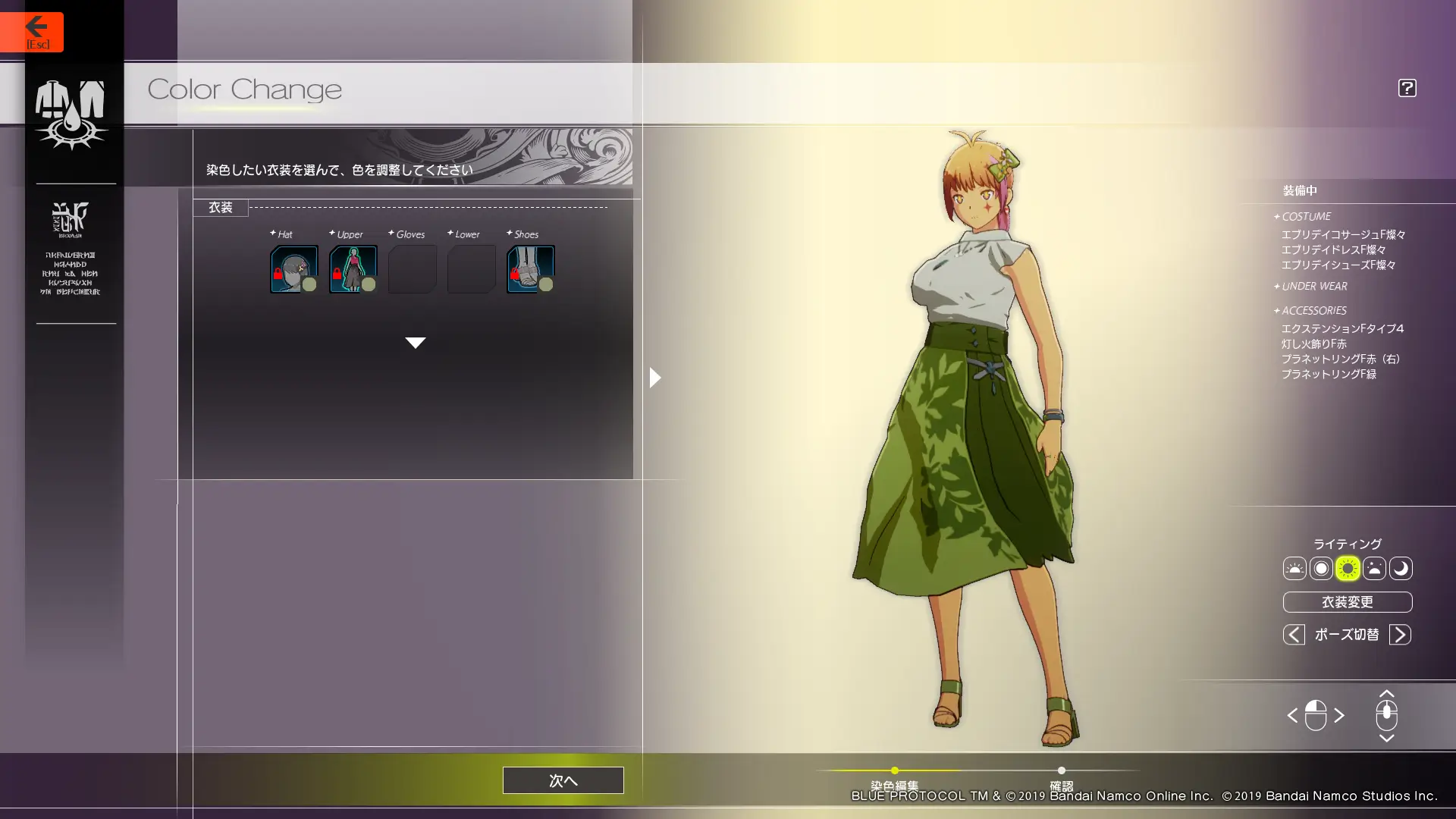The height and width of the screenshot is (819, 1456).
Task: Switch lighting to the crescent moon preset
Action: (x=1400, y=569)
